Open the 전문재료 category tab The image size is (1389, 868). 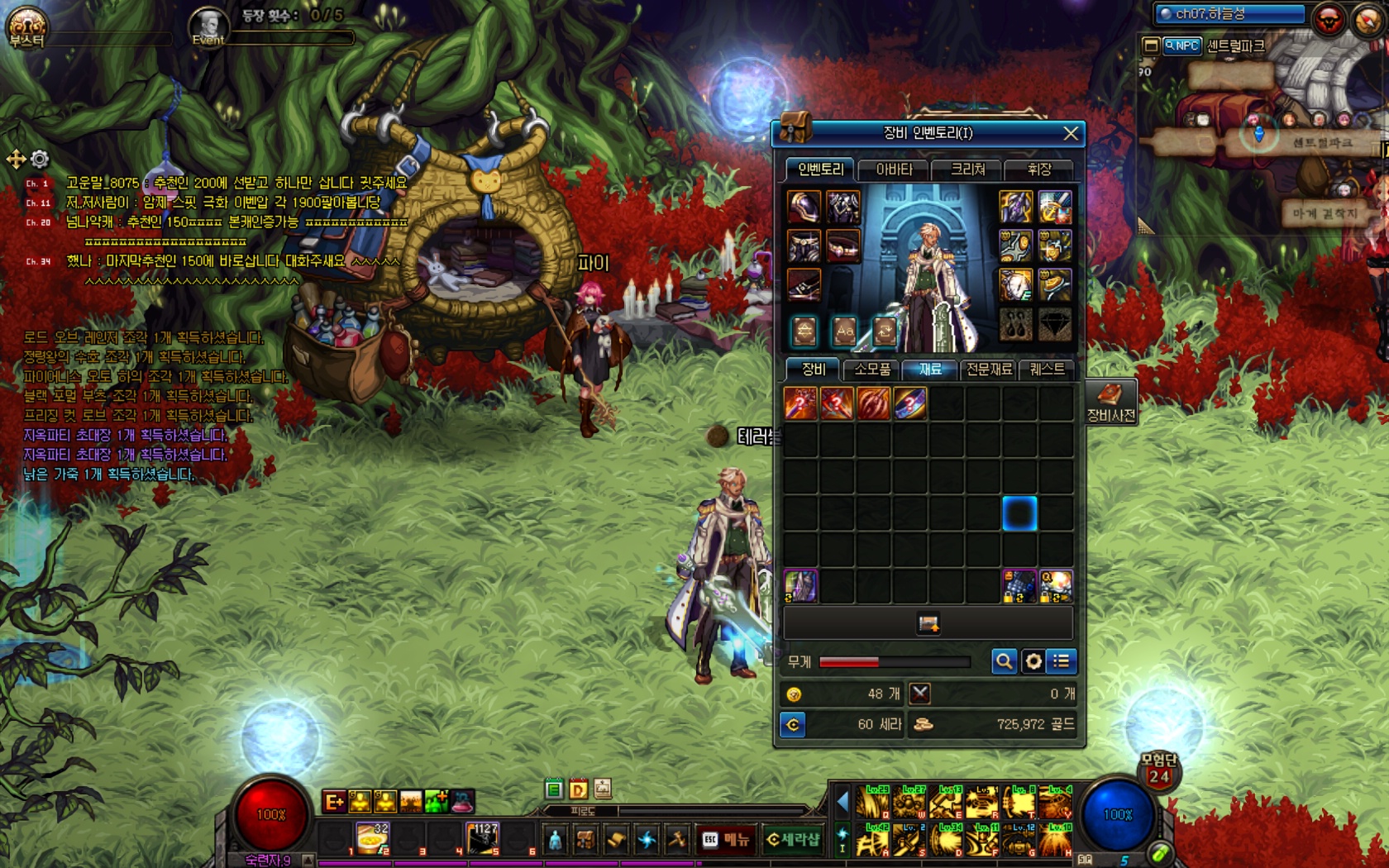pos(989,370)
